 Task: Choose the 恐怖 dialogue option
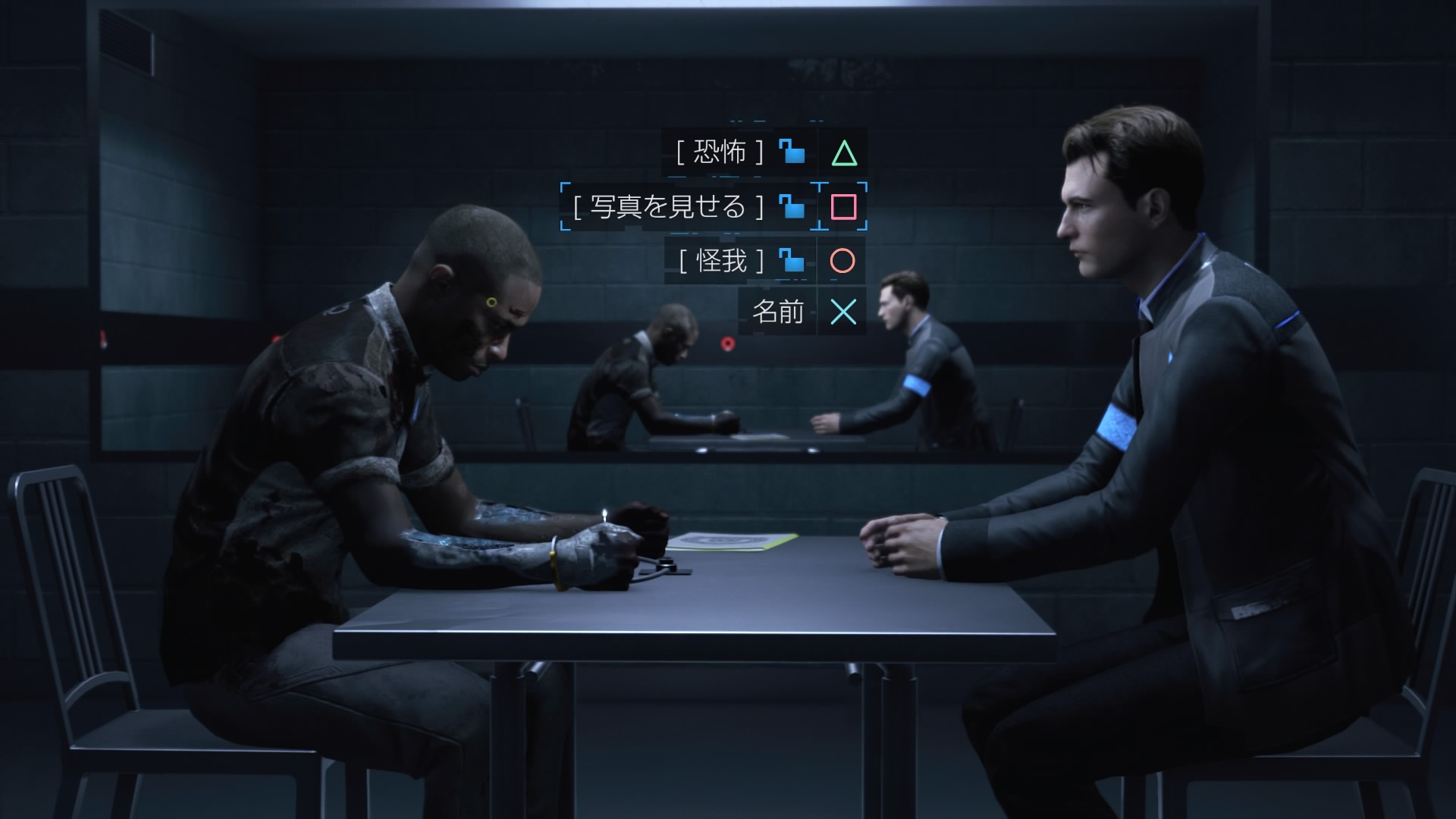click(x=720, y=153)
